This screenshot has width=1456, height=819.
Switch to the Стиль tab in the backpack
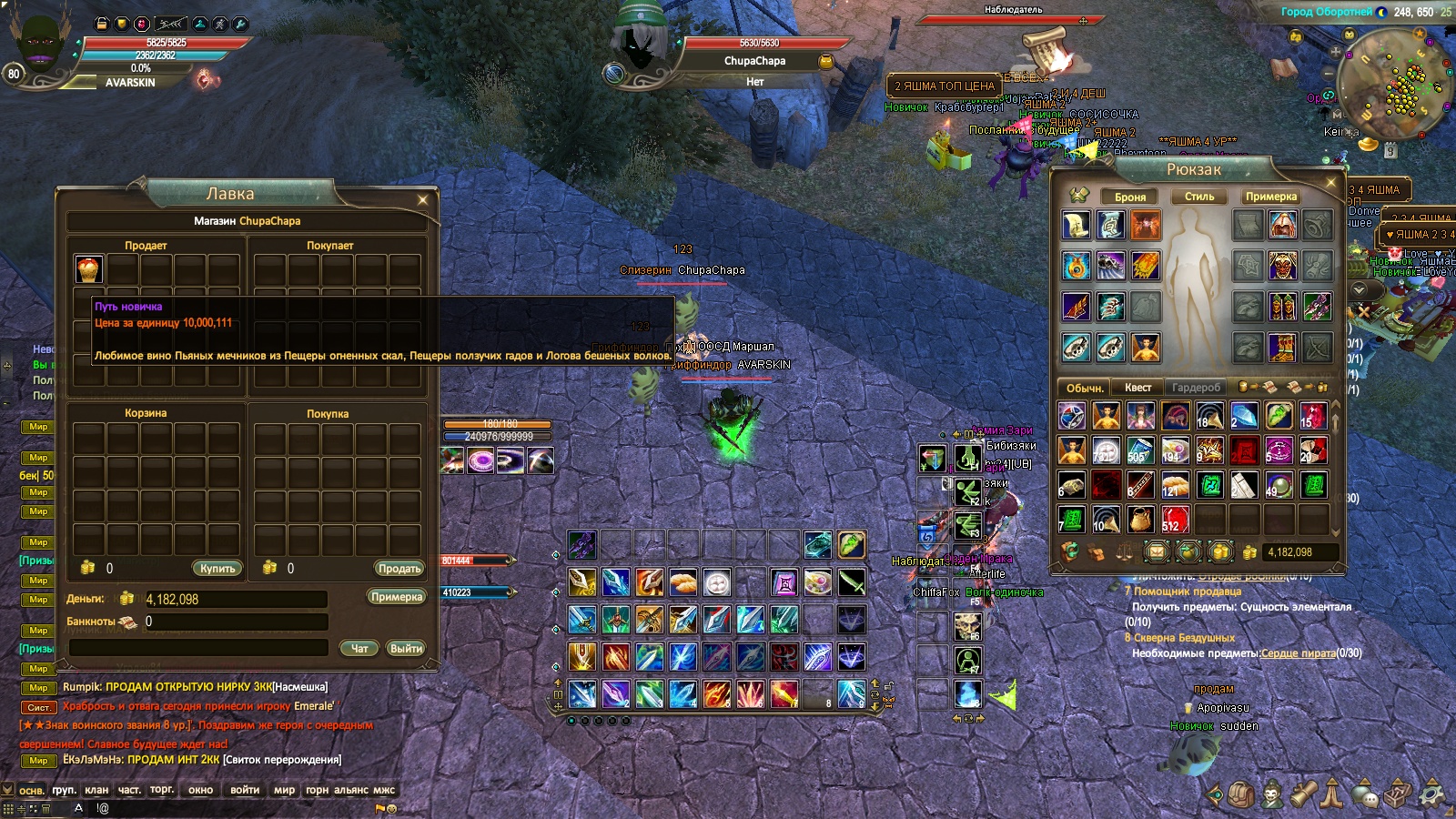point(1199,197)
